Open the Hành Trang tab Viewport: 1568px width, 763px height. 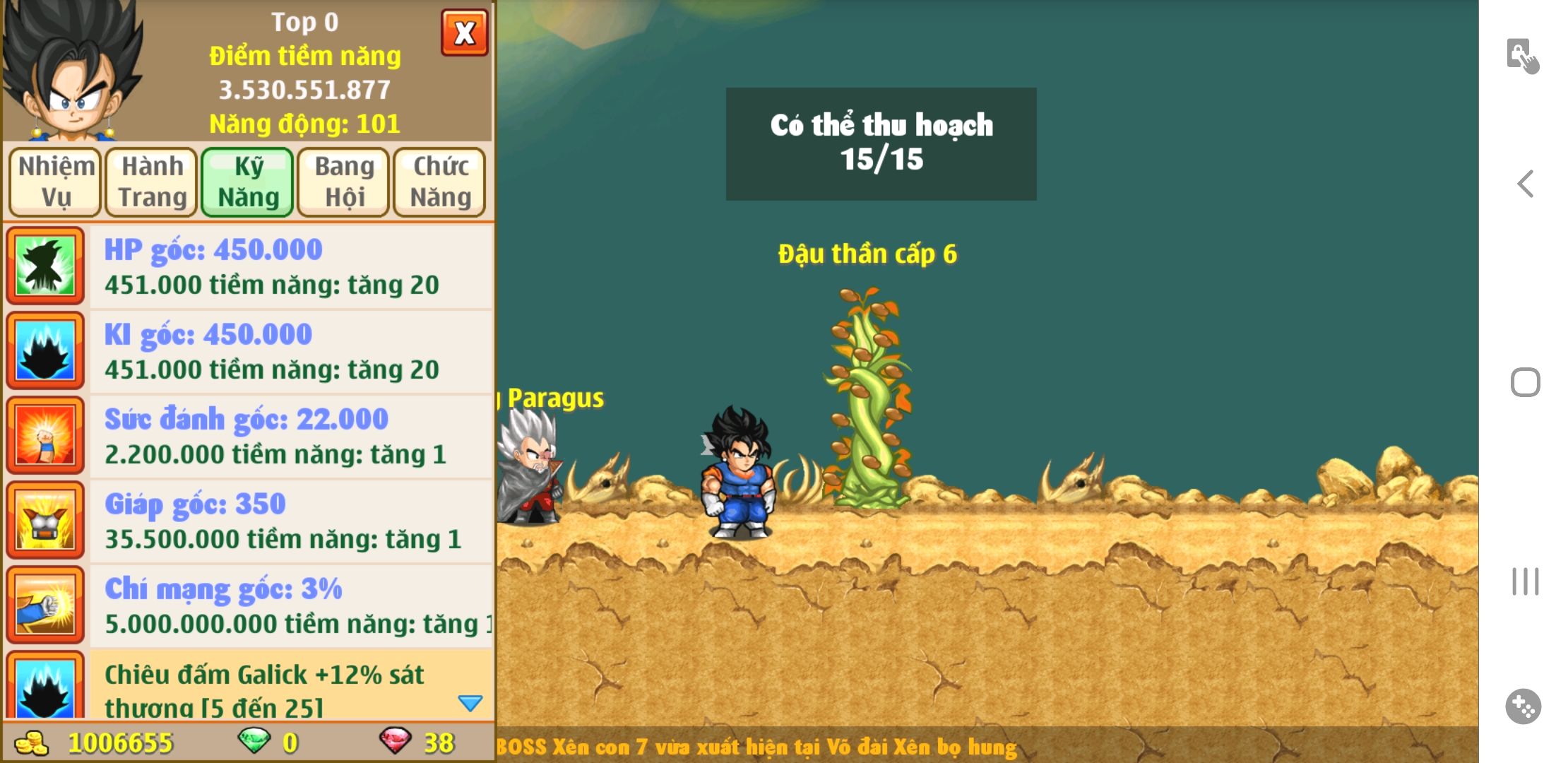(152, 182)
